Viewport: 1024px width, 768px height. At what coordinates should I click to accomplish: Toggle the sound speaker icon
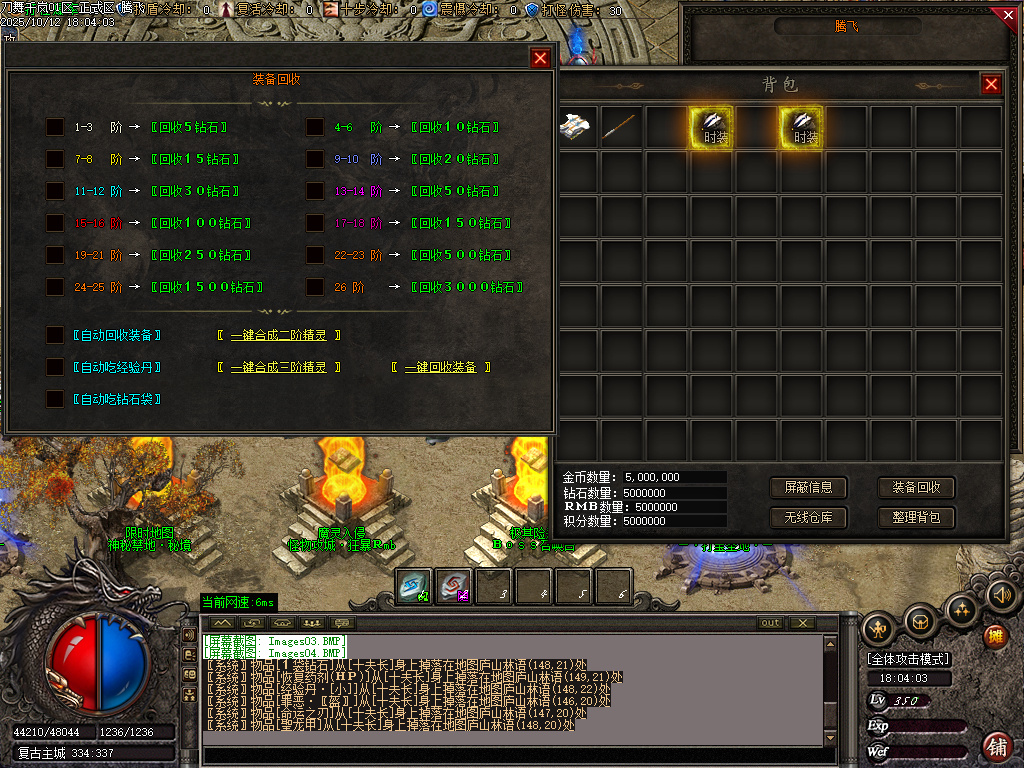point(1001,596)
